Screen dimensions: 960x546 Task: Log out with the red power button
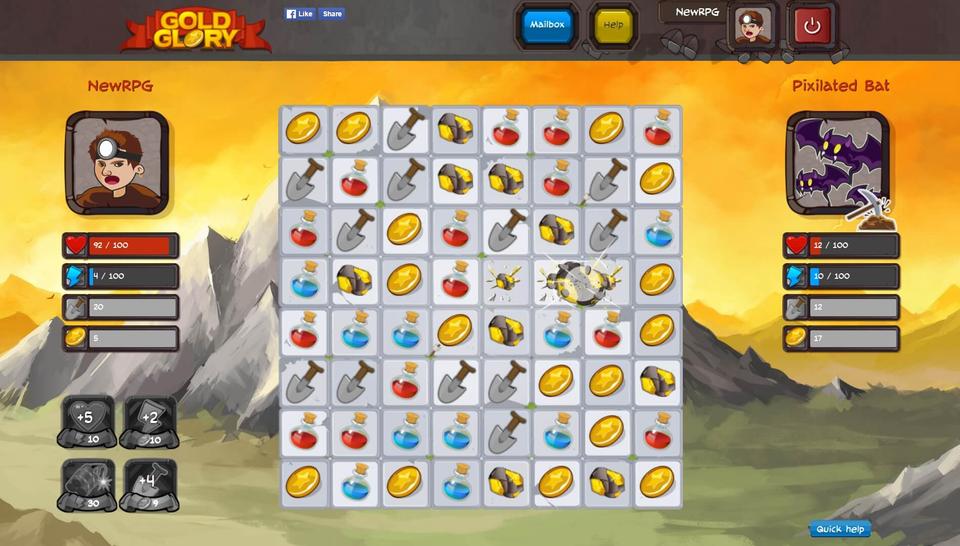[x=812, y=26]
